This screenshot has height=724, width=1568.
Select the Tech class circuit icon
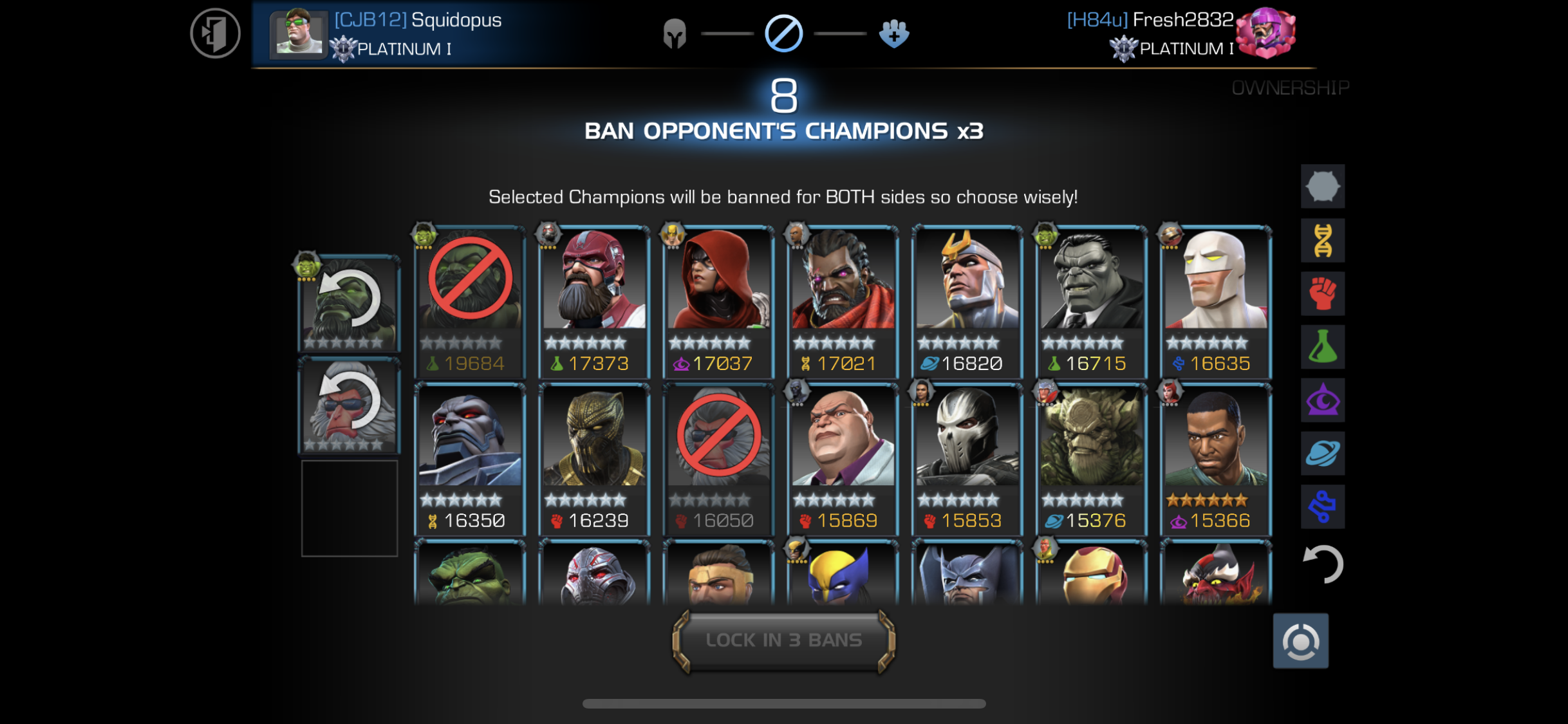tap(1323, 506)
